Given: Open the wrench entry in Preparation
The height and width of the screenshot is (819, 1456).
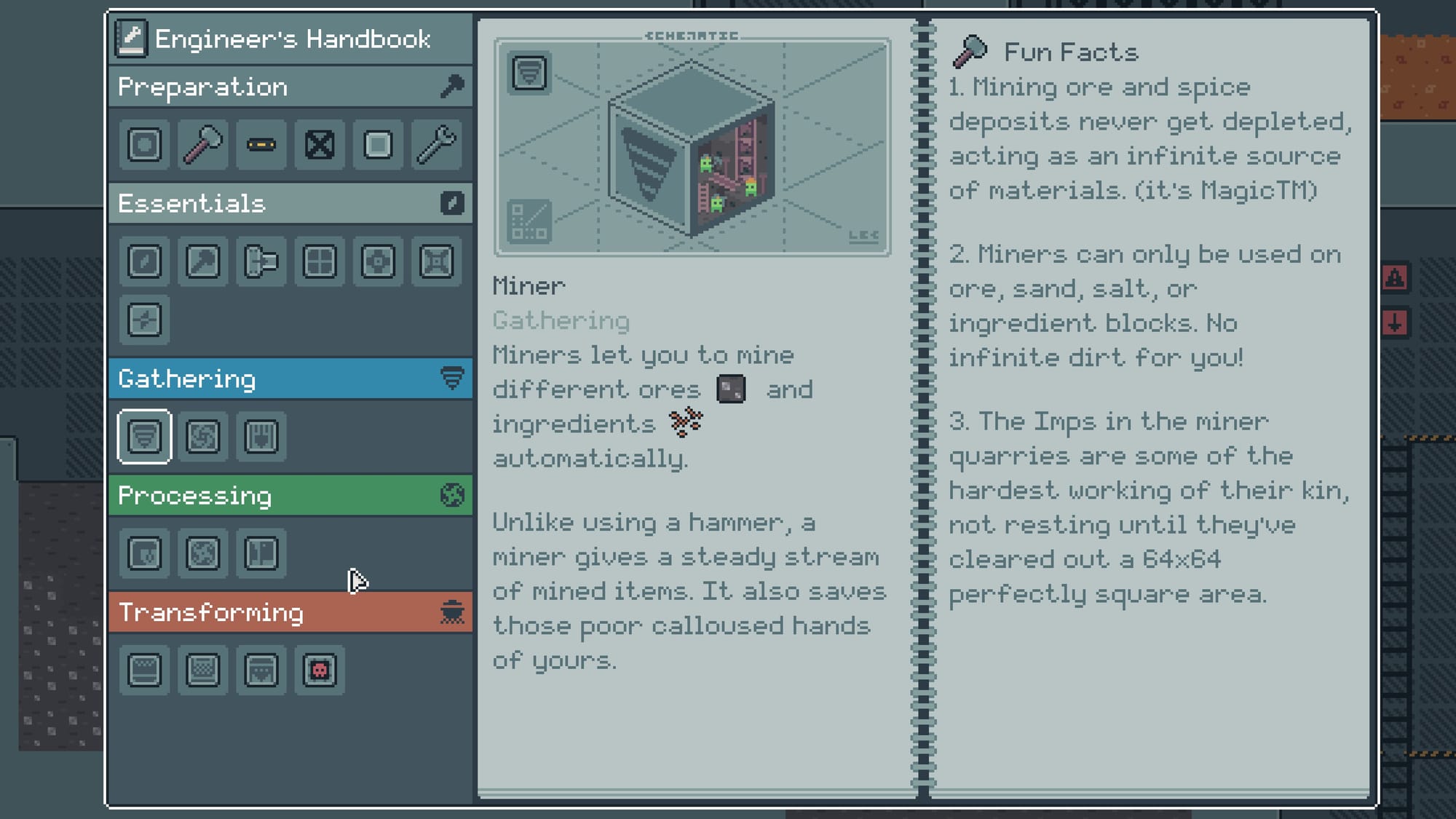Looking at the screenshot, I should point(436,145).
